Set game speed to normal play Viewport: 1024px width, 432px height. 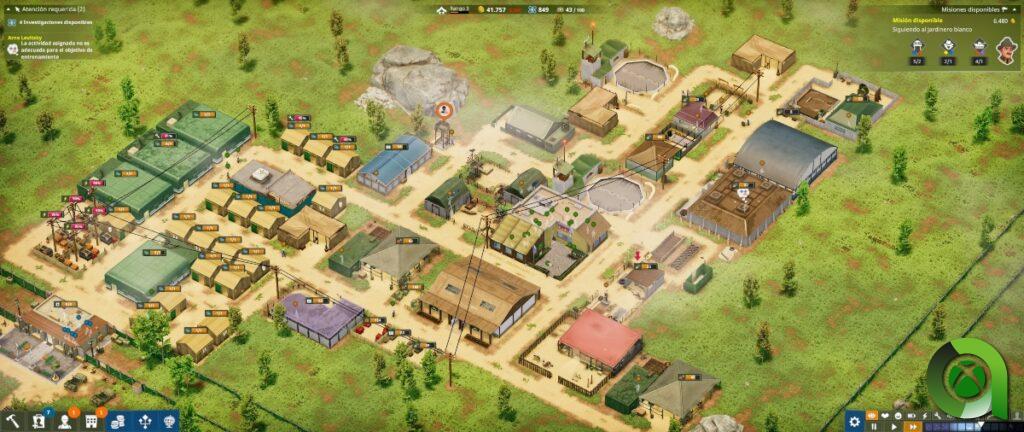click(893, 427)
